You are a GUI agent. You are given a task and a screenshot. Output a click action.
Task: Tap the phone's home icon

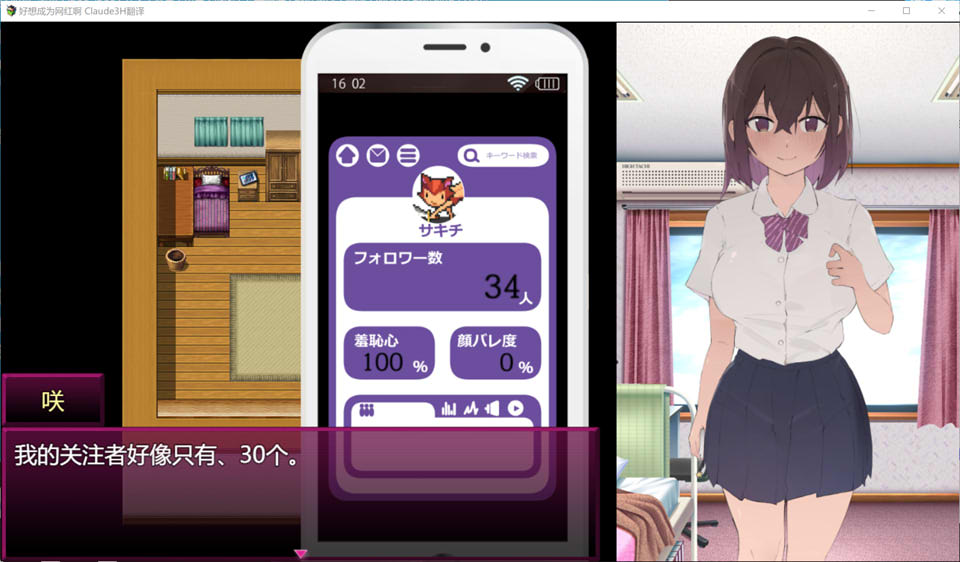[x=347, y=156]
